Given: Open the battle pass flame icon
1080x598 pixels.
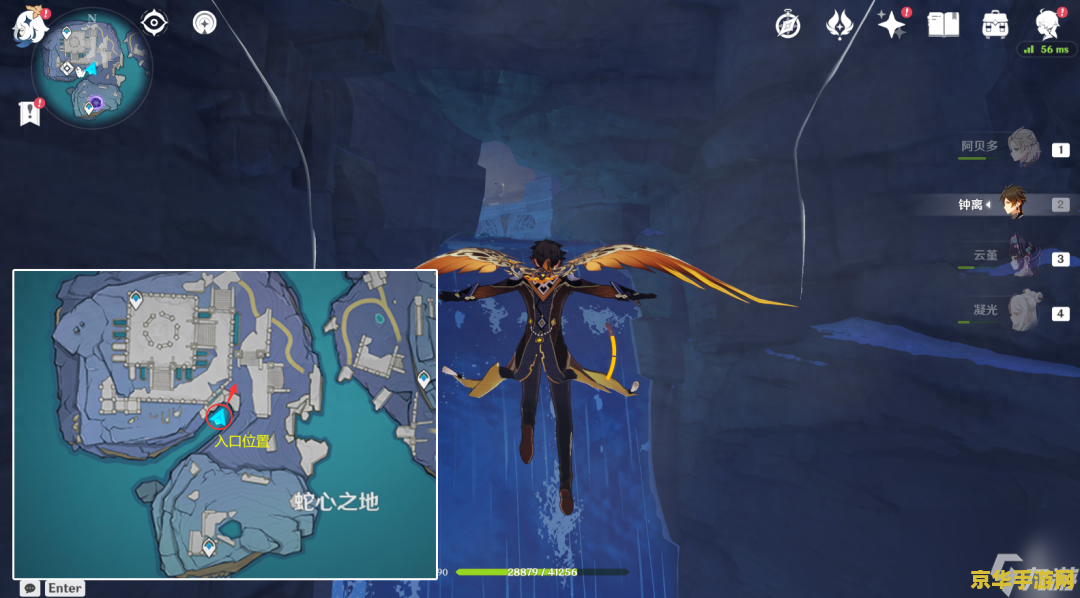Looking at the screenshot, I should 839,25.
